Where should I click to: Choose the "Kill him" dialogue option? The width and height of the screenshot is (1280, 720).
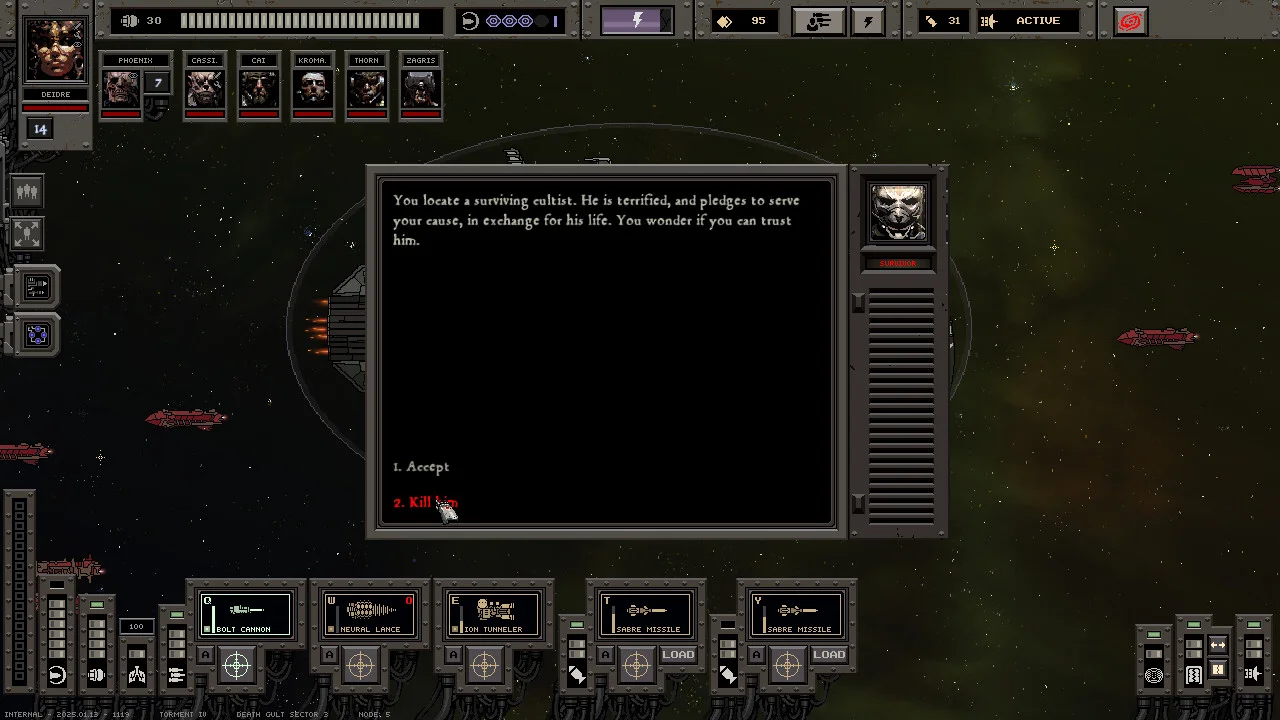(426, 502)
